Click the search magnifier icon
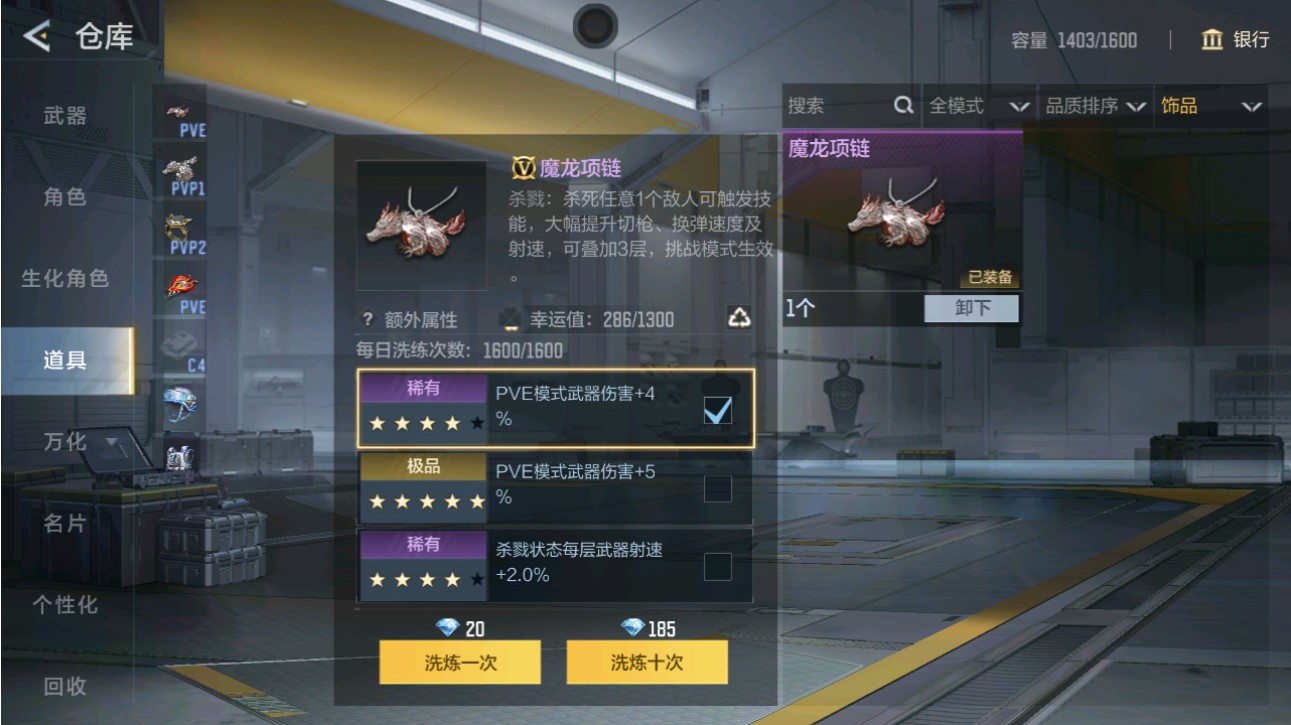 (x=903, y=106)
